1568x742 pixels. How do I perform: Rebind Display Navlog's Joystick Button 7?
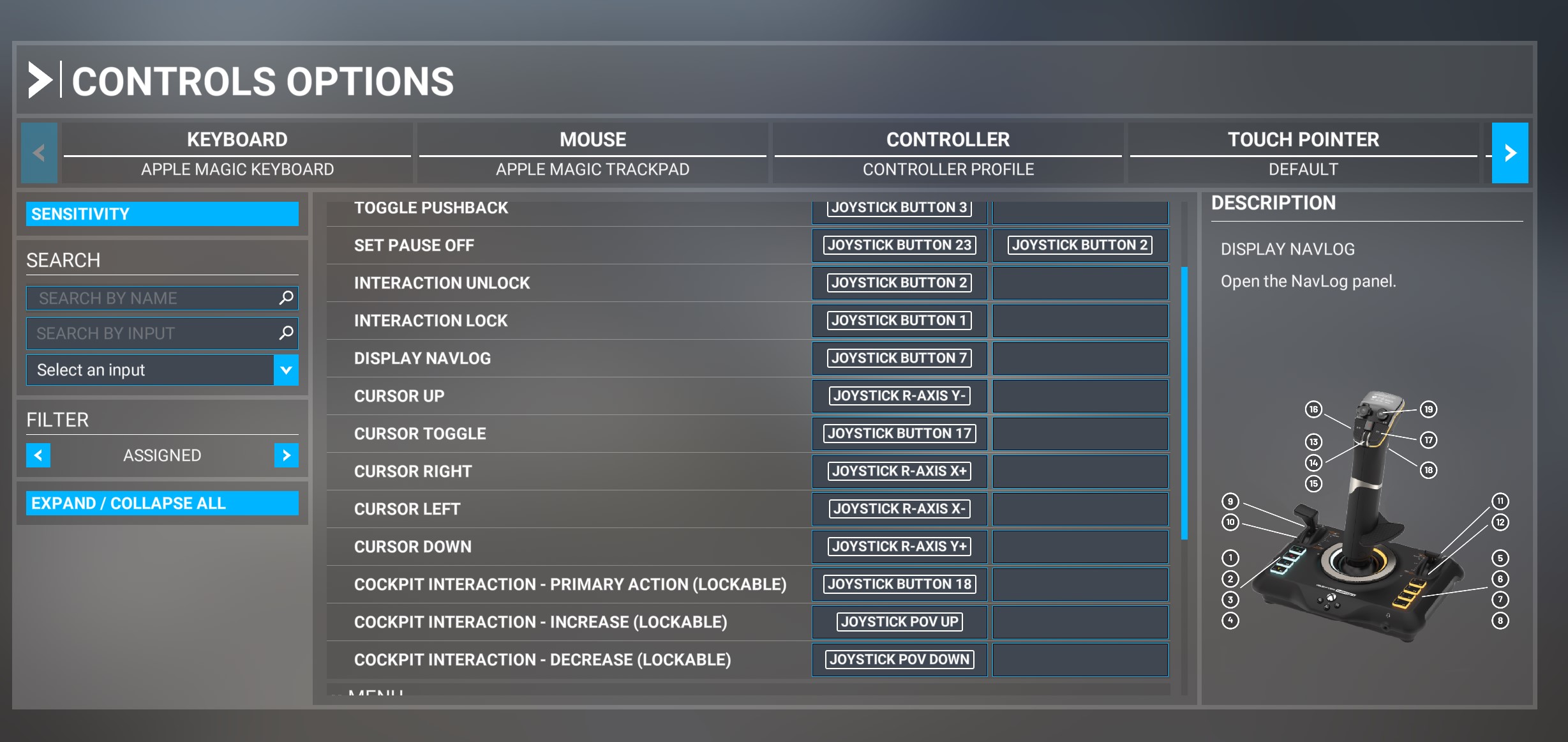click(899, 358)
